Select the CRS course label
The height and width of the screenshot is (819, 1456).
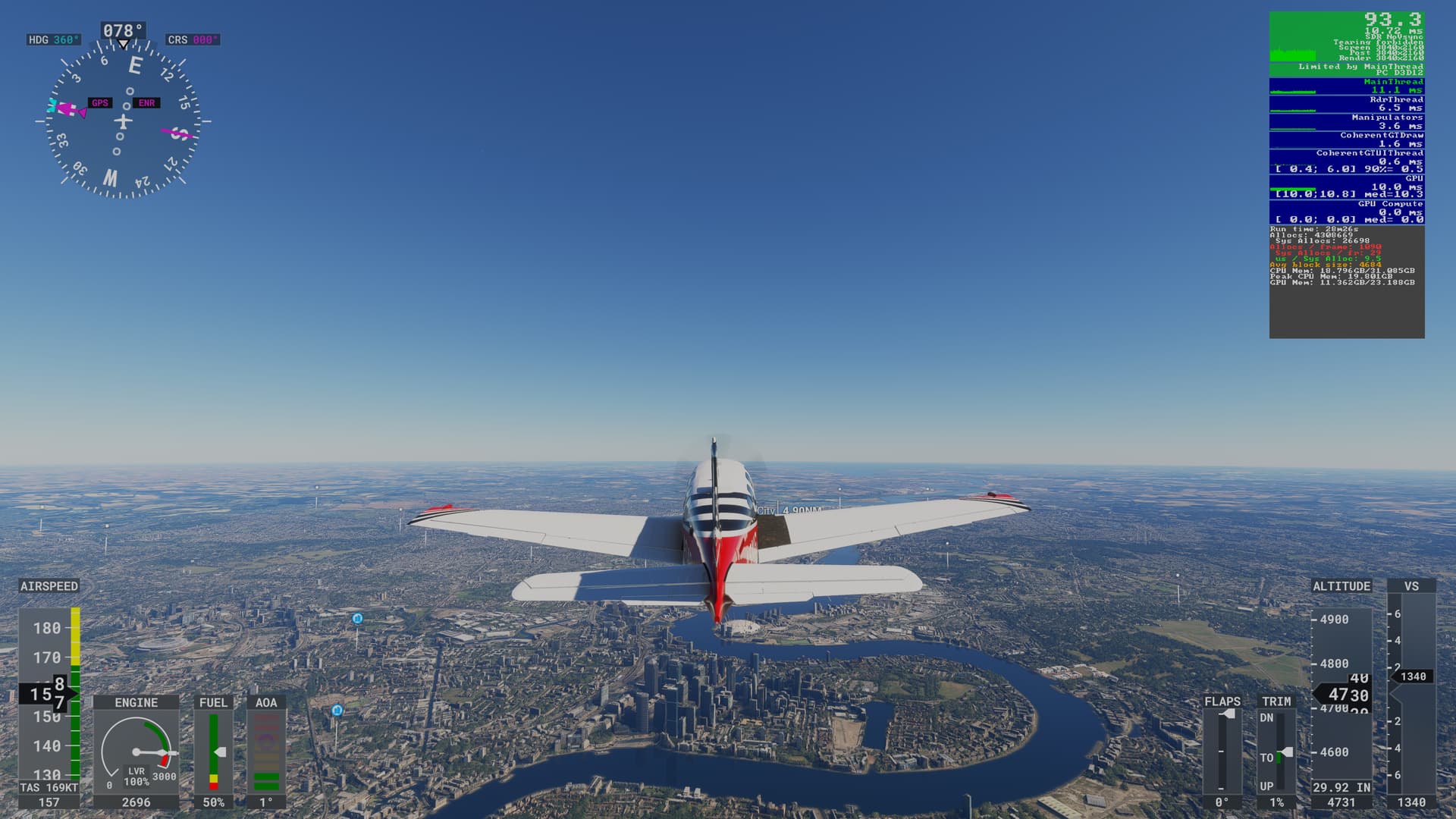click(193, 39)
